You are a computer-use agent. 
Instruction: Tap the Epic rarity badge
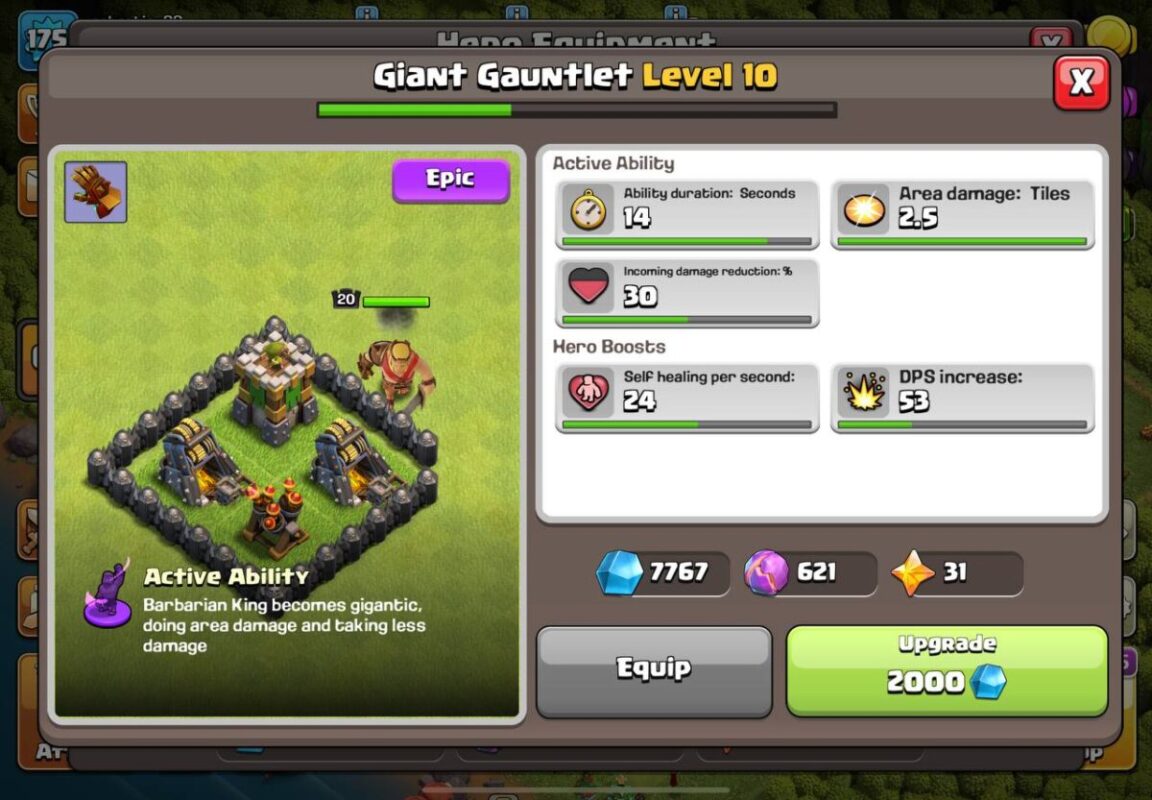[x=450, y=180]
